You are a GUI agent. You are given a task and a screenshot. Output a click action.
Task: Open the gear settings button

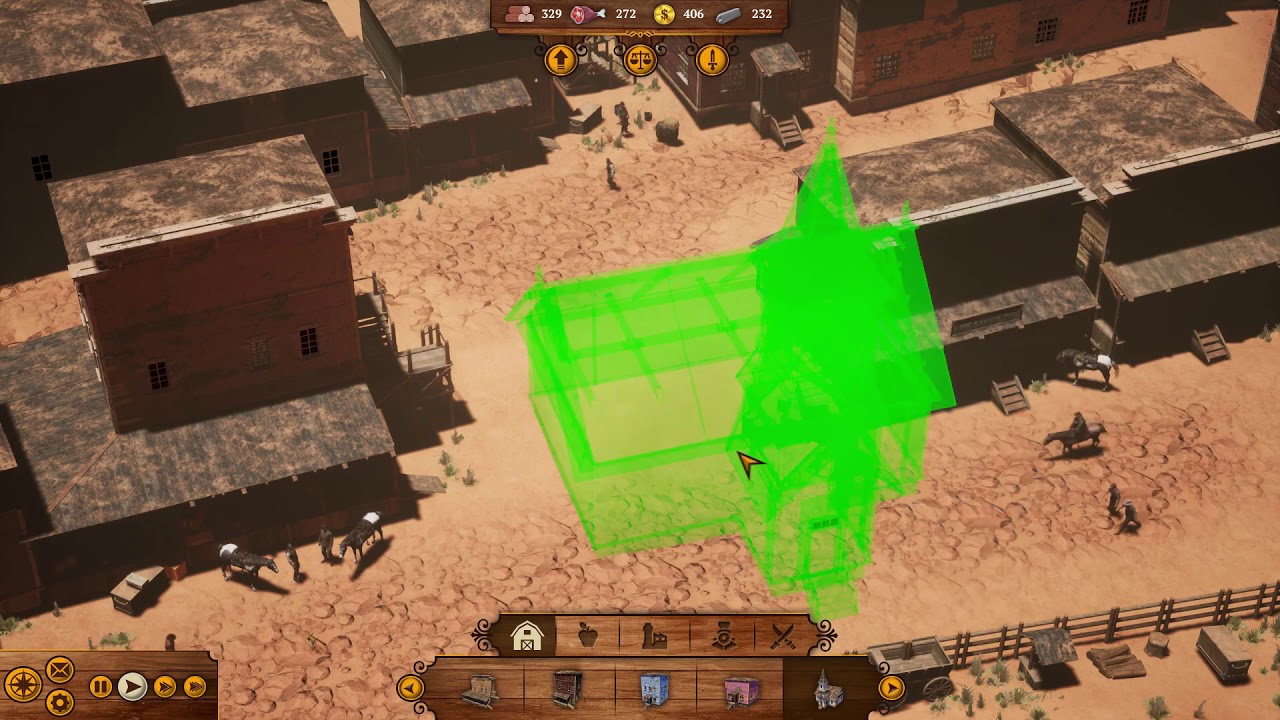tap(60, 702)
